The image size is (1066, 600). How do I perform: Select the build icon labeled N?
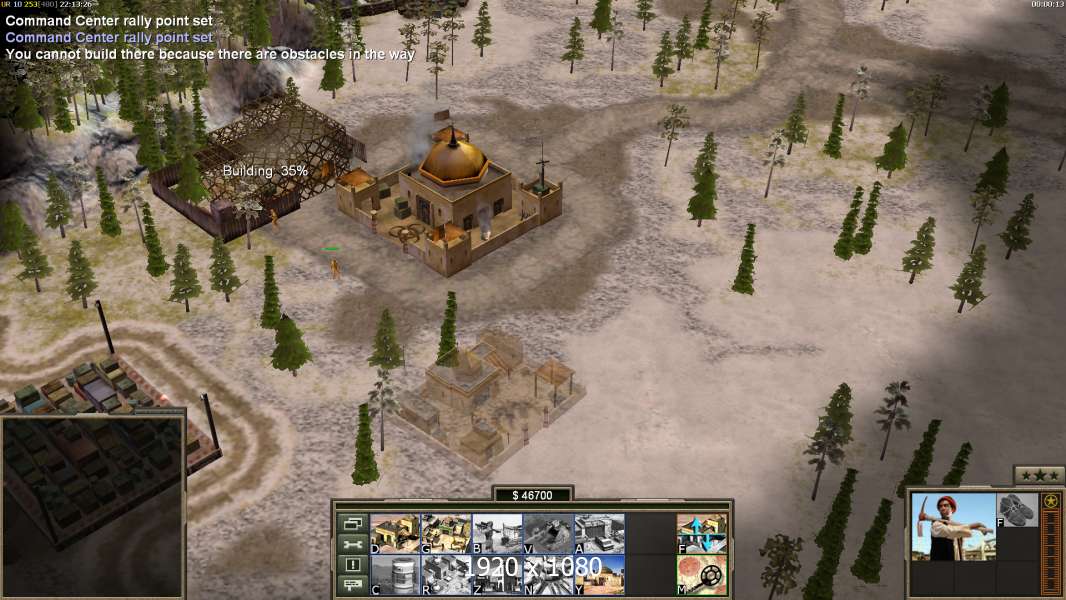coord(548,574)
